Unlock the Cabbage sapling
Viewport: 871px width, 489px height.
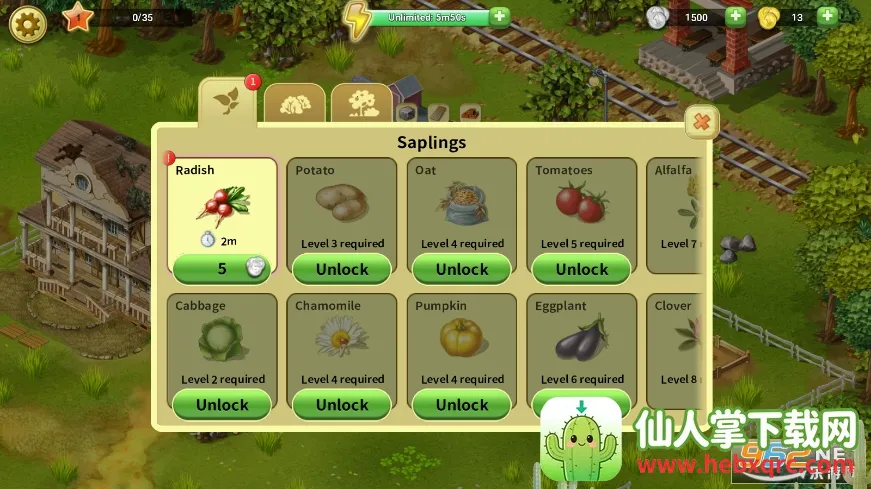(222, 405)
